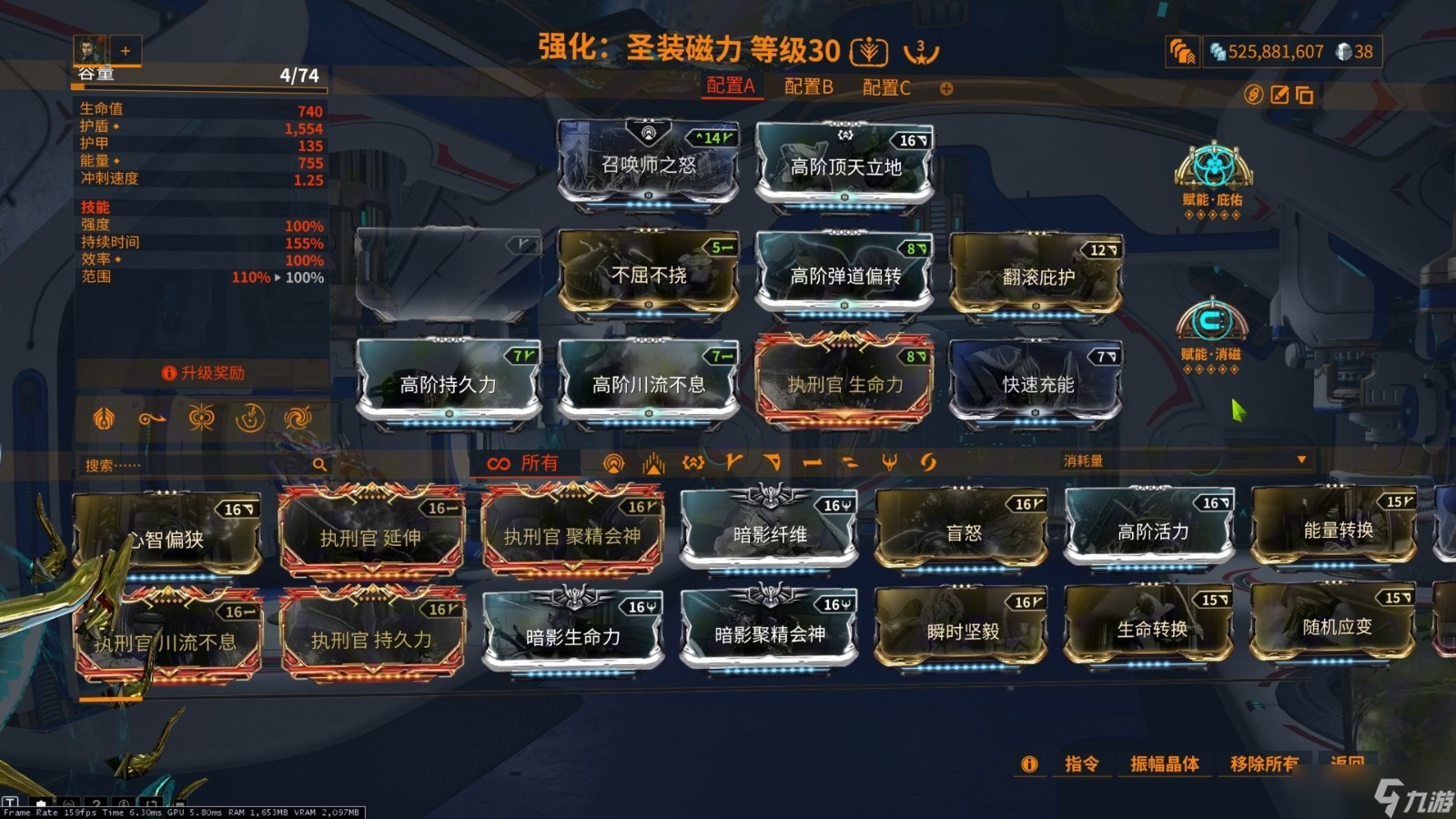Toggle the Naramon polarity filter

pos(810,463)
